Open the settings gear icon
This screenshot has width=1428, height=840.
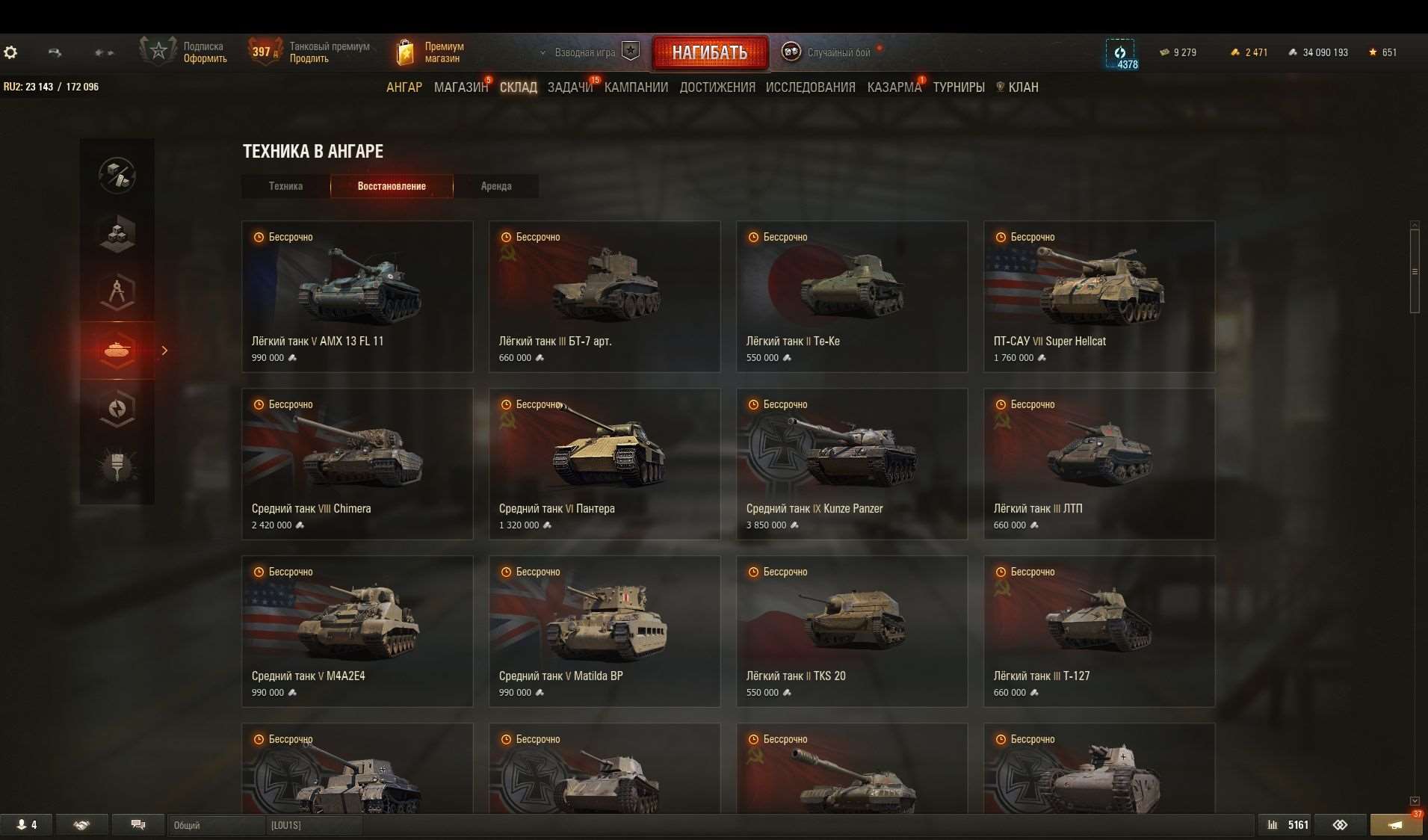pyautogui.click(x=10, y=52)
